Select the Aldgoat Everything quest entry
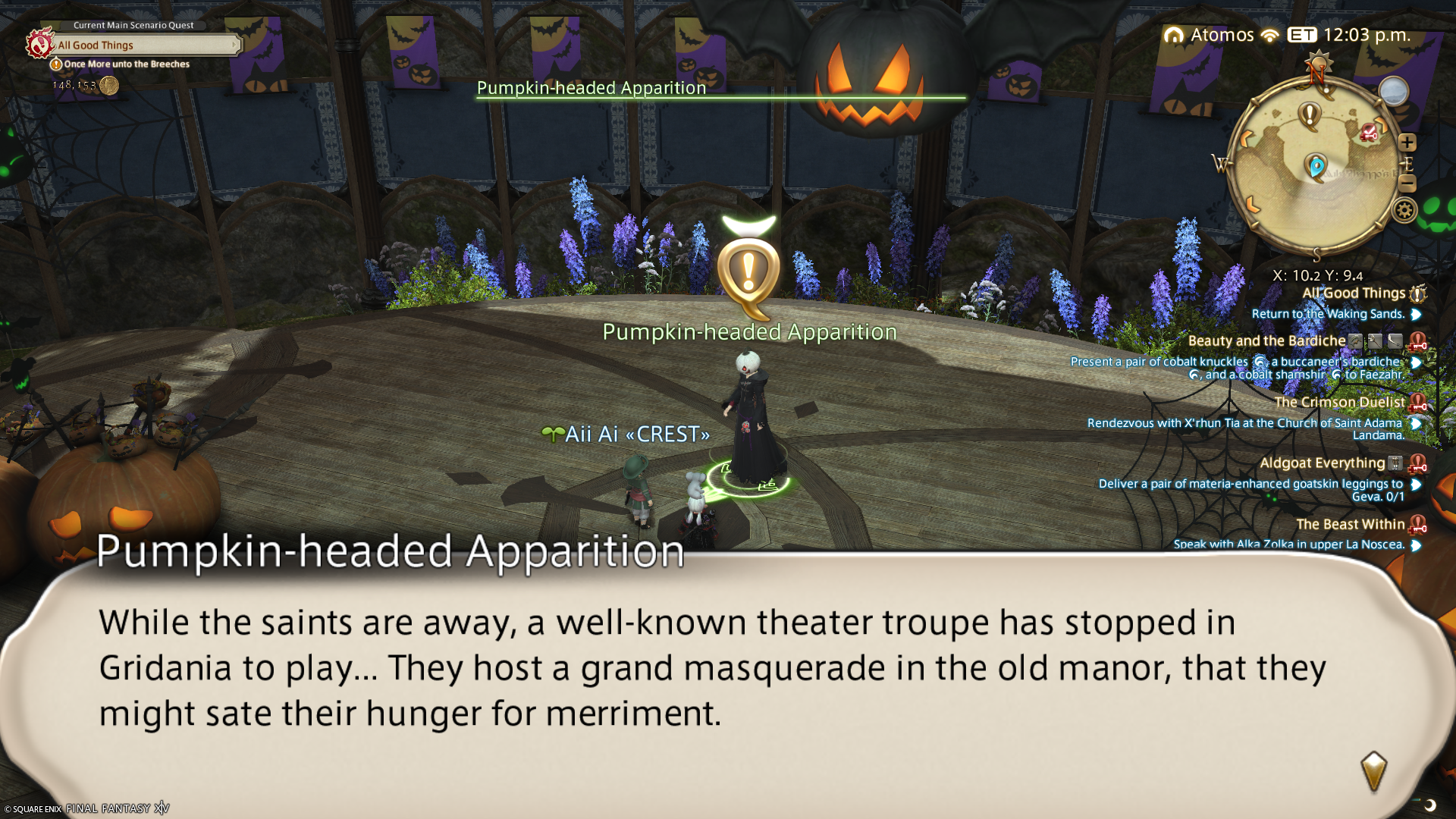Viewport: 1456px width, 819px height. click(x=1322, y=463)
